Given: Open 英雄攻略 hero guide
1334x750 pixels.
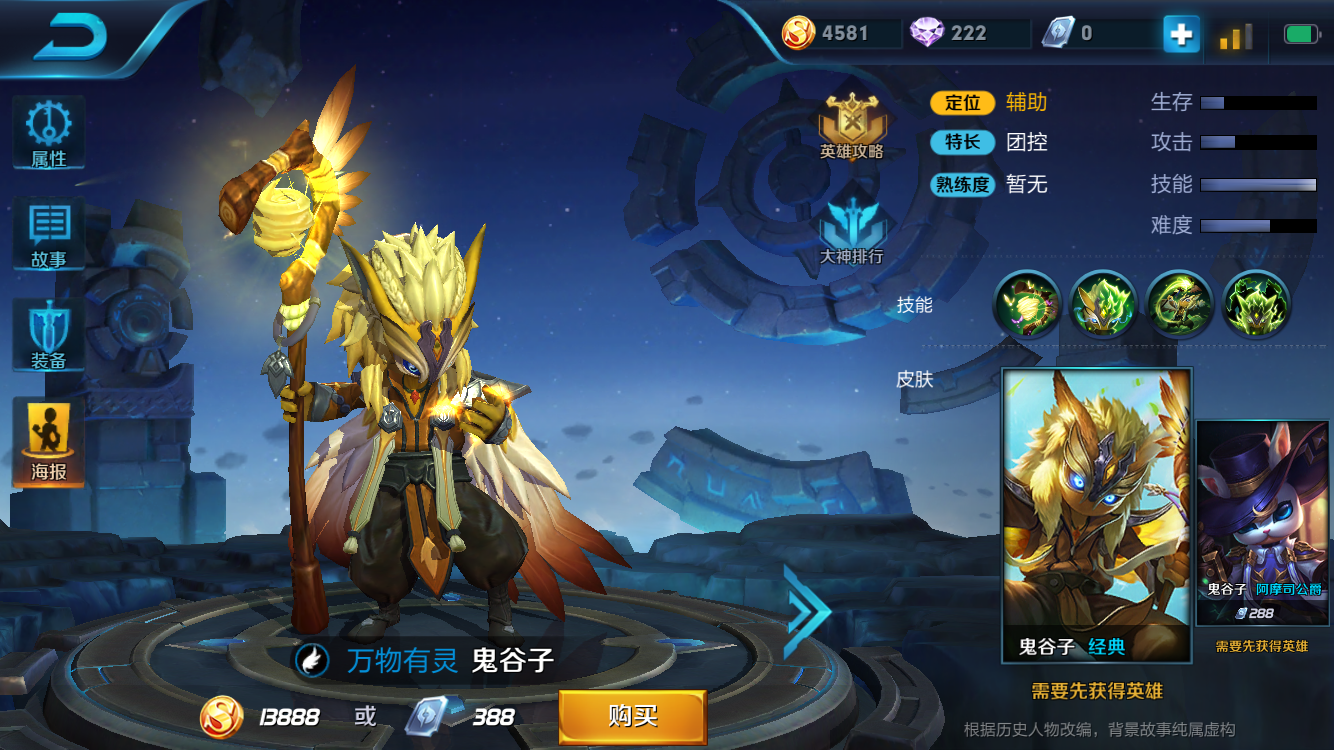Looking at the screenshot, I should [852, 127].
